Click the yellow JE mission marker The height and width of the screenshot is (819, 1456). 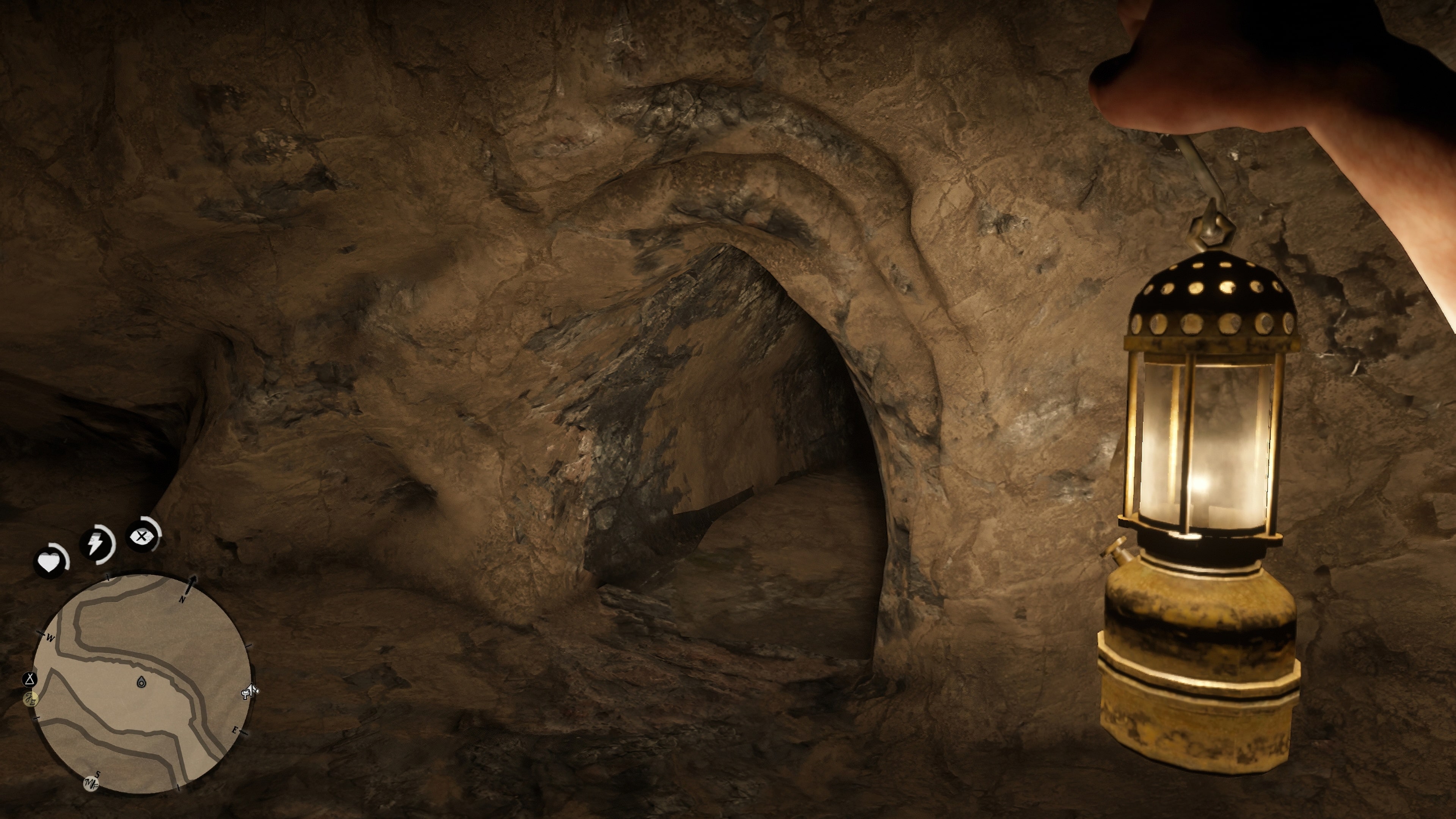[x=31, y=699]
